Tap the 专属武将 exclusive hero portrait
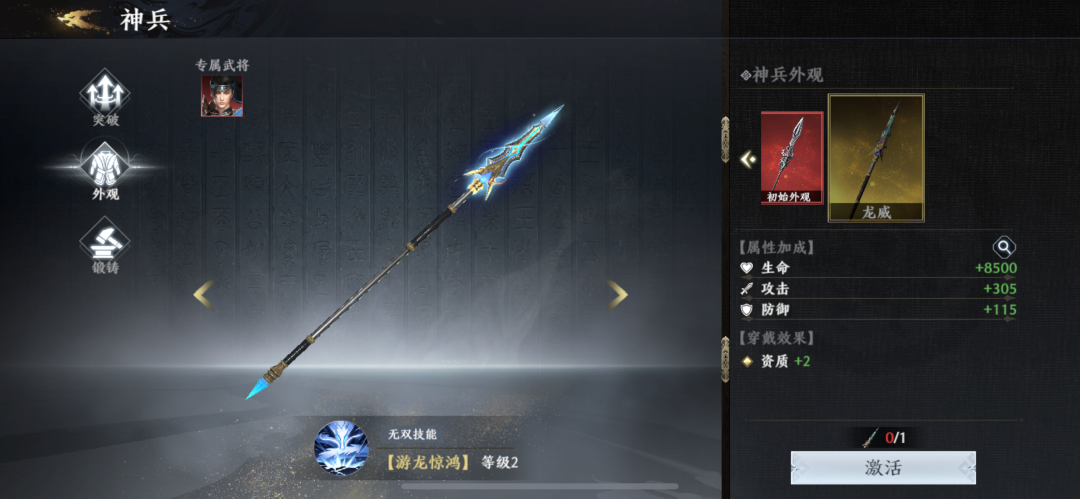 [x=222, y=96]
